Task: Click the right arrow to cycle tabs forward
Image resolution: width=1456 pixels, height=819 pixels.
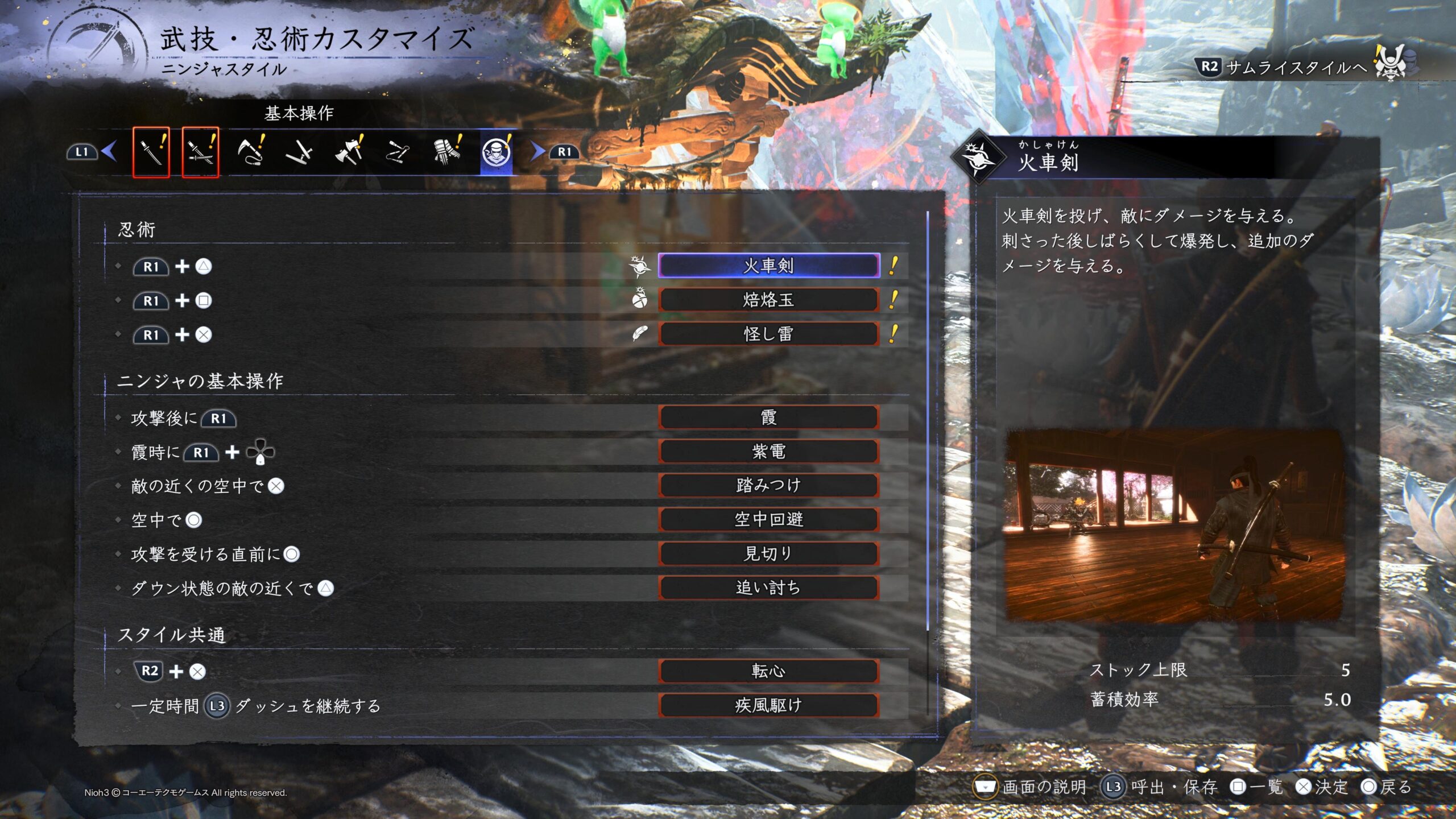Action: (x=537, y=151)
